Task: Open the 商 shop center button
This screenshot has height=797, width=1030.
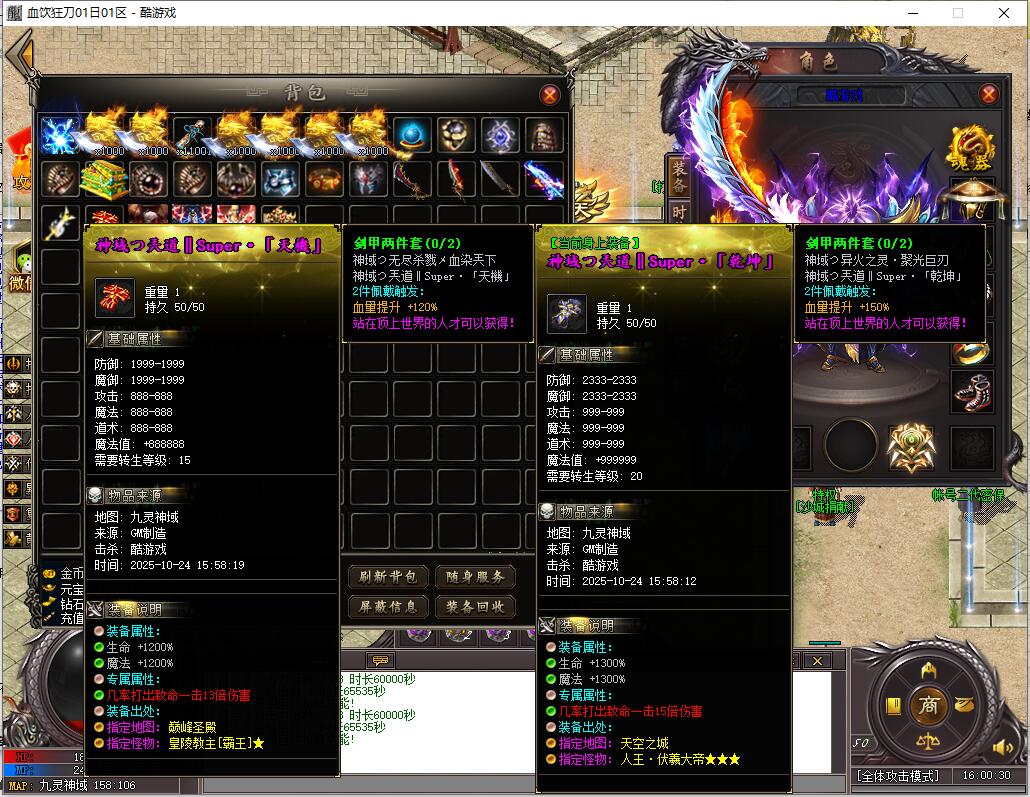Action: click(x=929, y=704)
